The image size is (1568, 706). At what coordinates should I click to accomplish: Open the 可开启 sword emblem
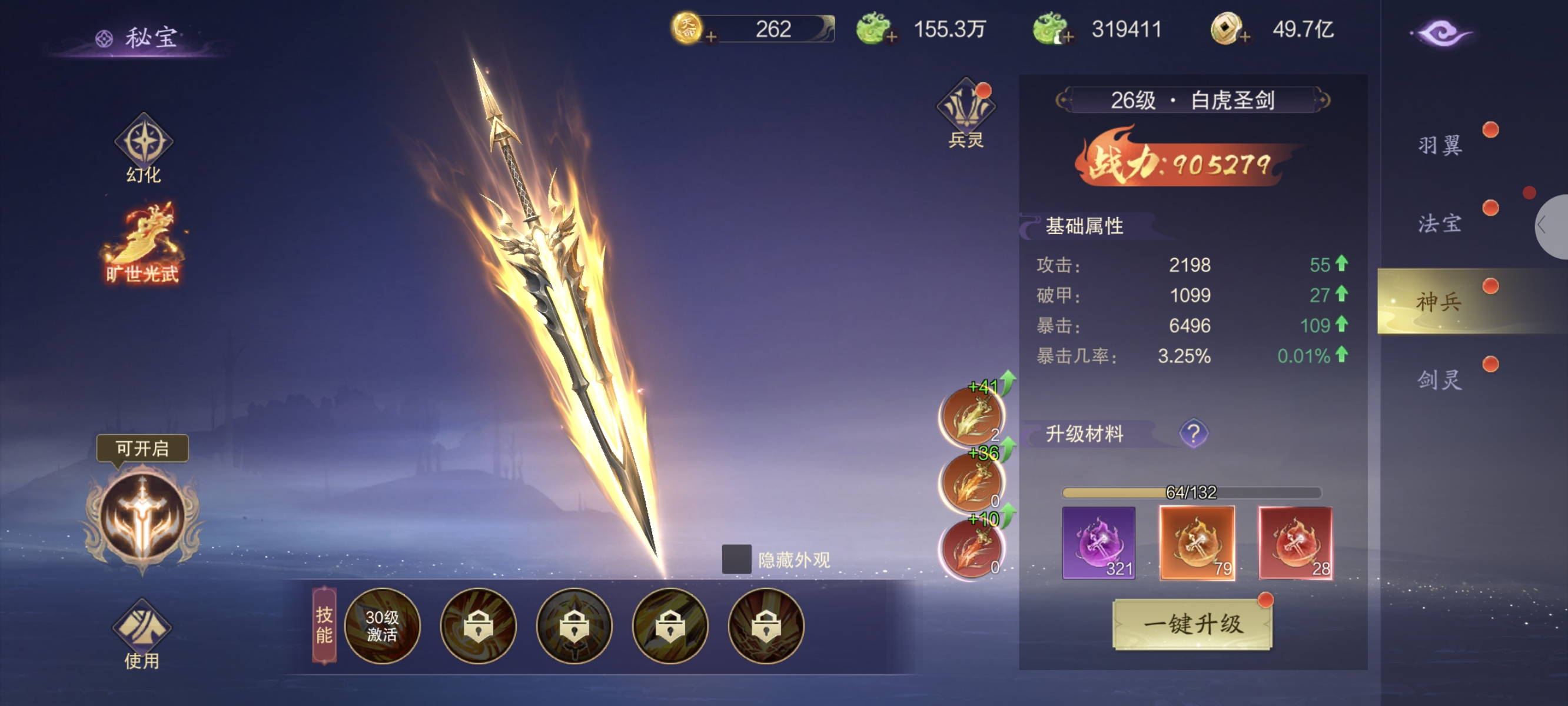pyautogui.click(x=142, y=516)
